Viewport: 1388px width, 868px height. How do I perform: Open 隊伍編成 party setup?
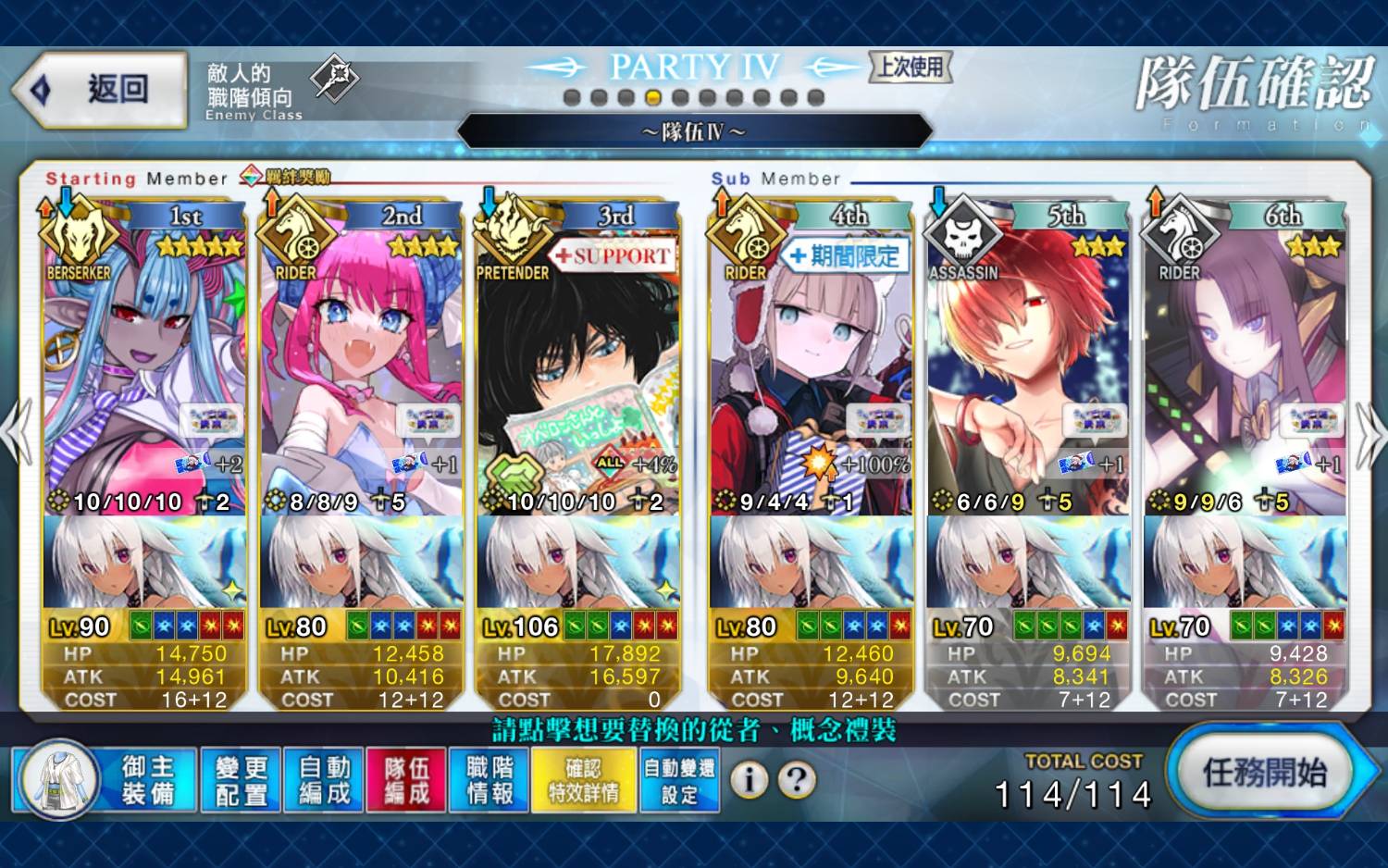coord(406,780)
